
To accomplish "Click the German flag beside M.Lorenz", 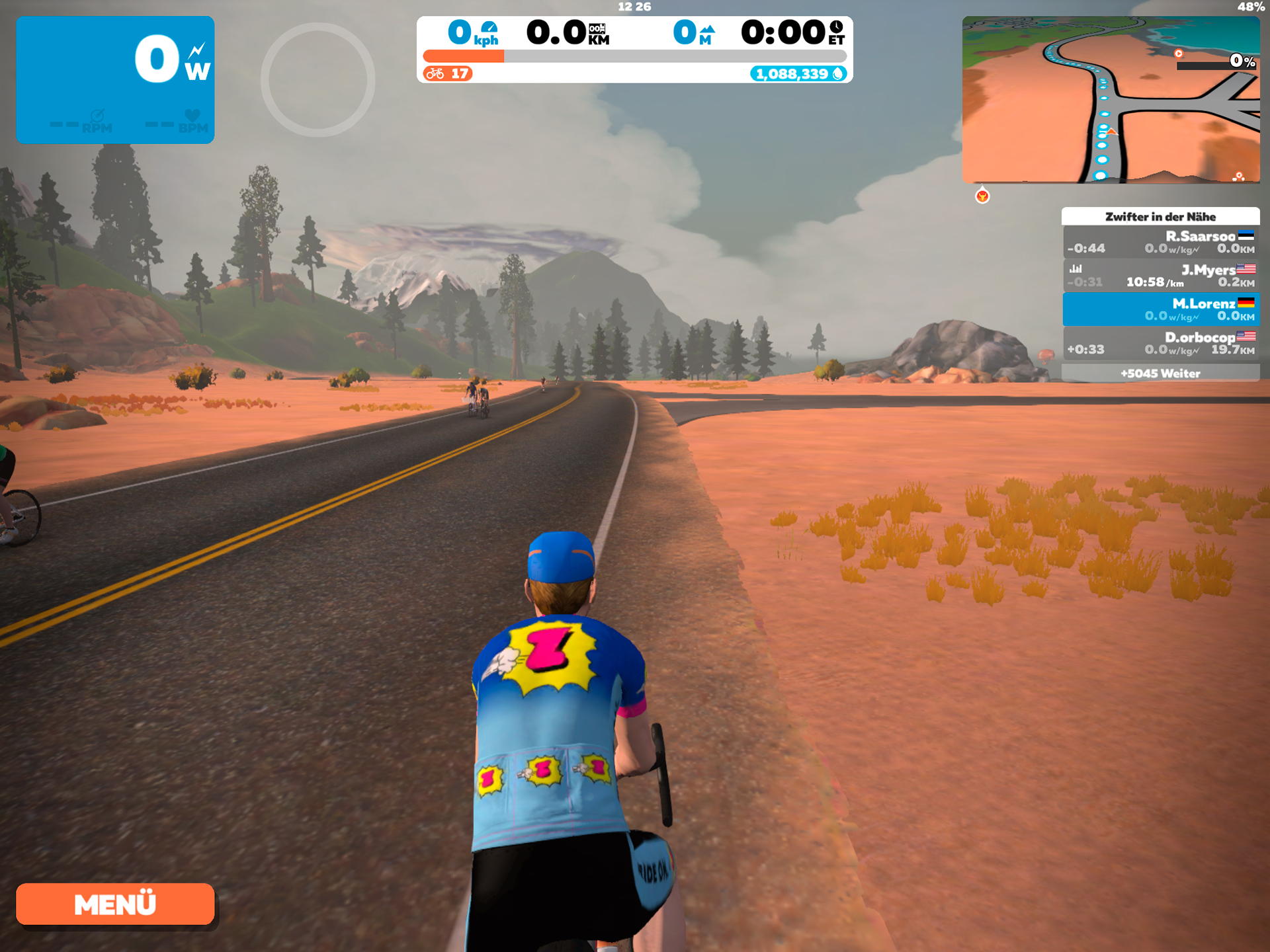I will 1246,303.
